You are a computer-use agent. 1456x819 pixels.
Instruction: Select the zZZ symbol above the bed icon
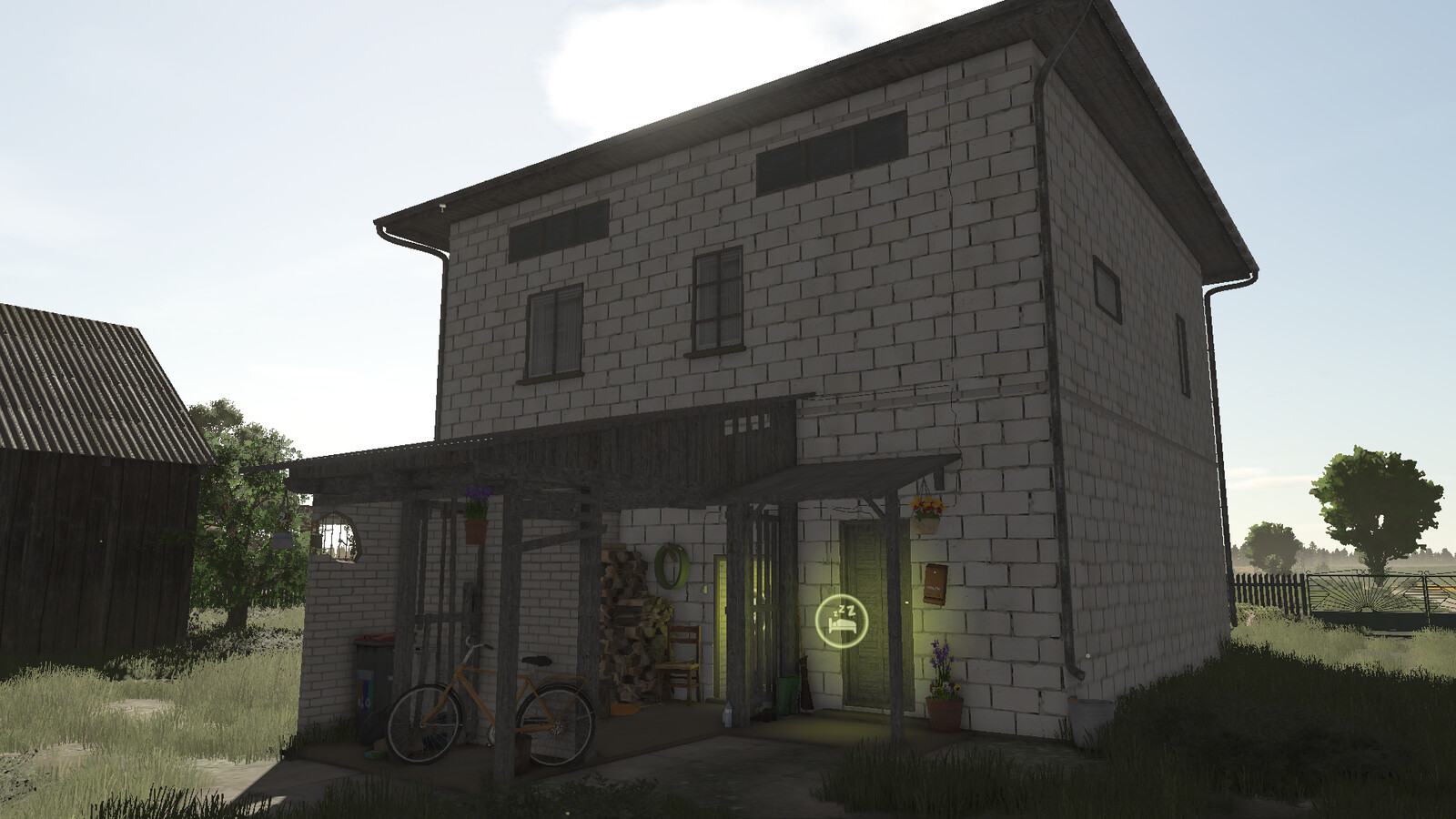coord(844,610)
